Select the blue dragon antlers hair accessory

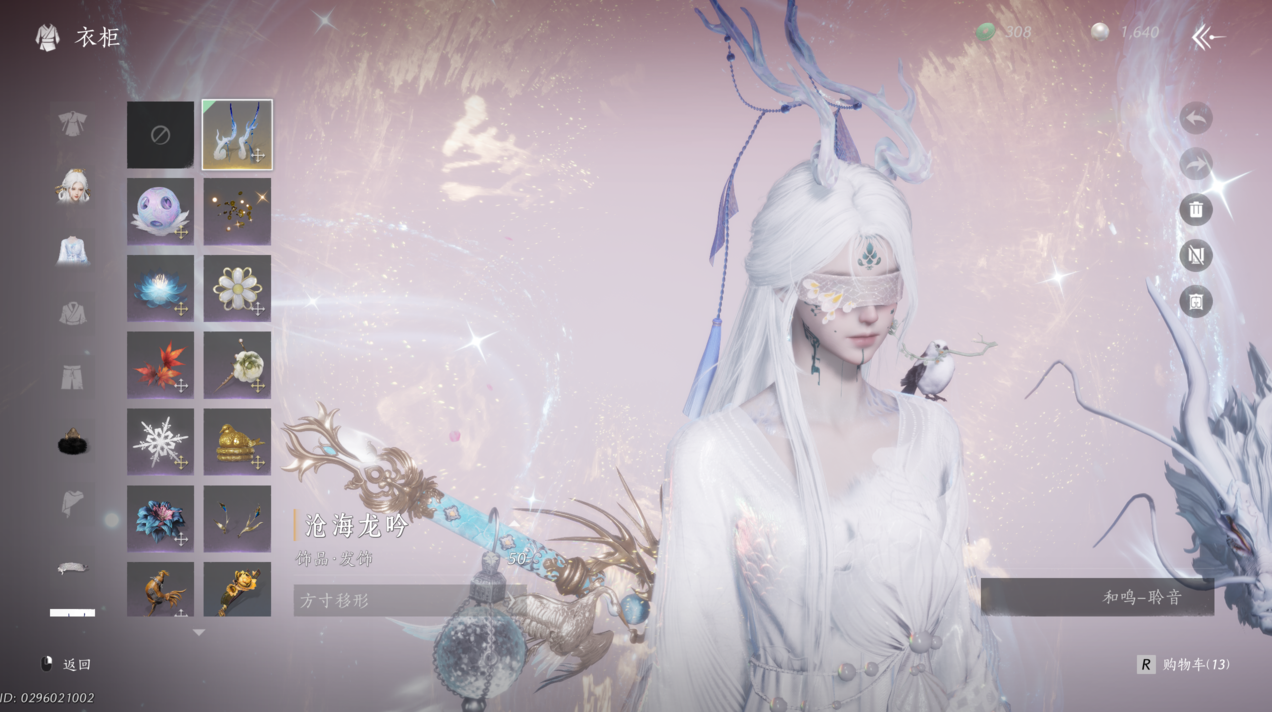tap(237, 134)
